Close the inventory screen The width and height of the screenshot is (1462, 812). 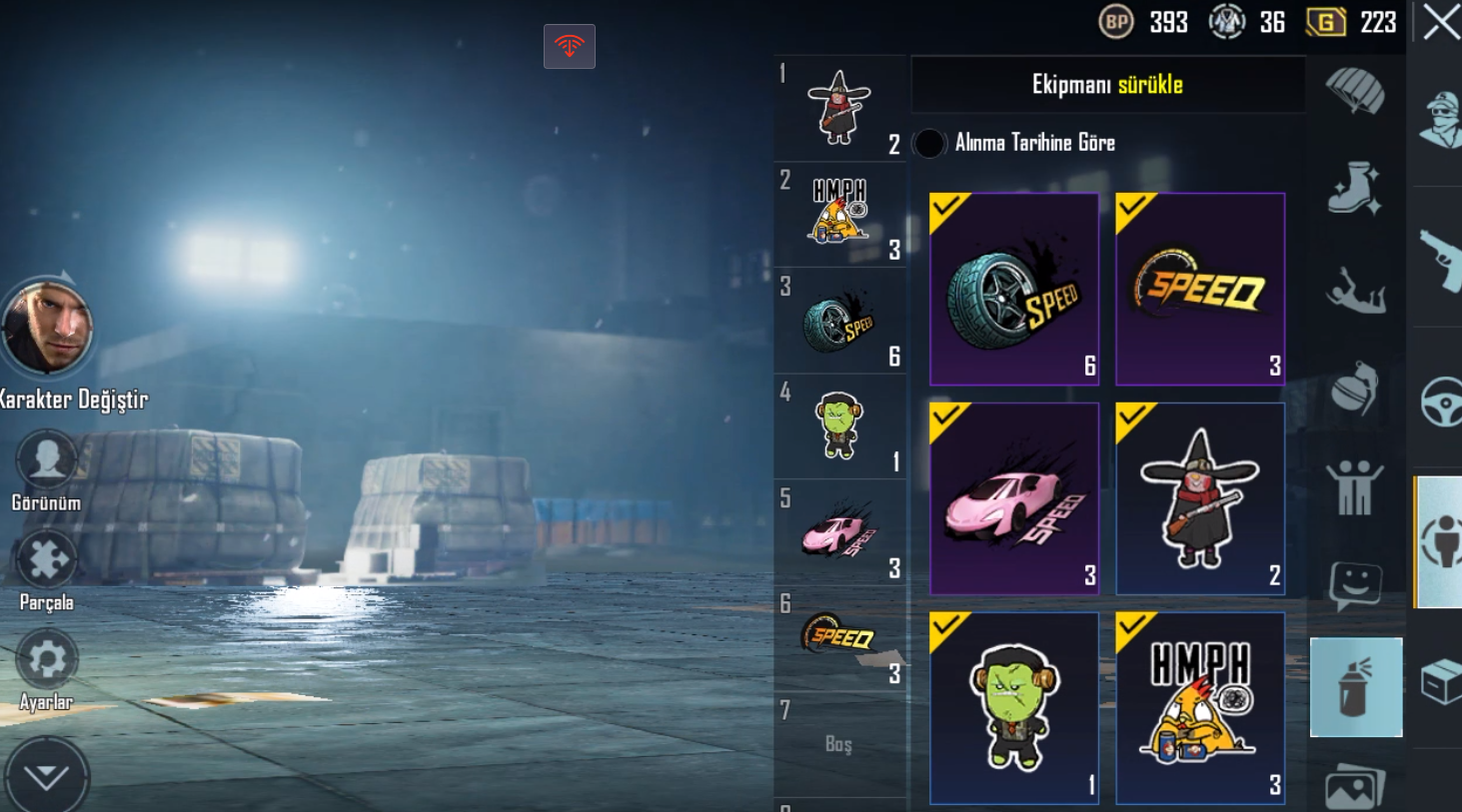click(1440, 22)
